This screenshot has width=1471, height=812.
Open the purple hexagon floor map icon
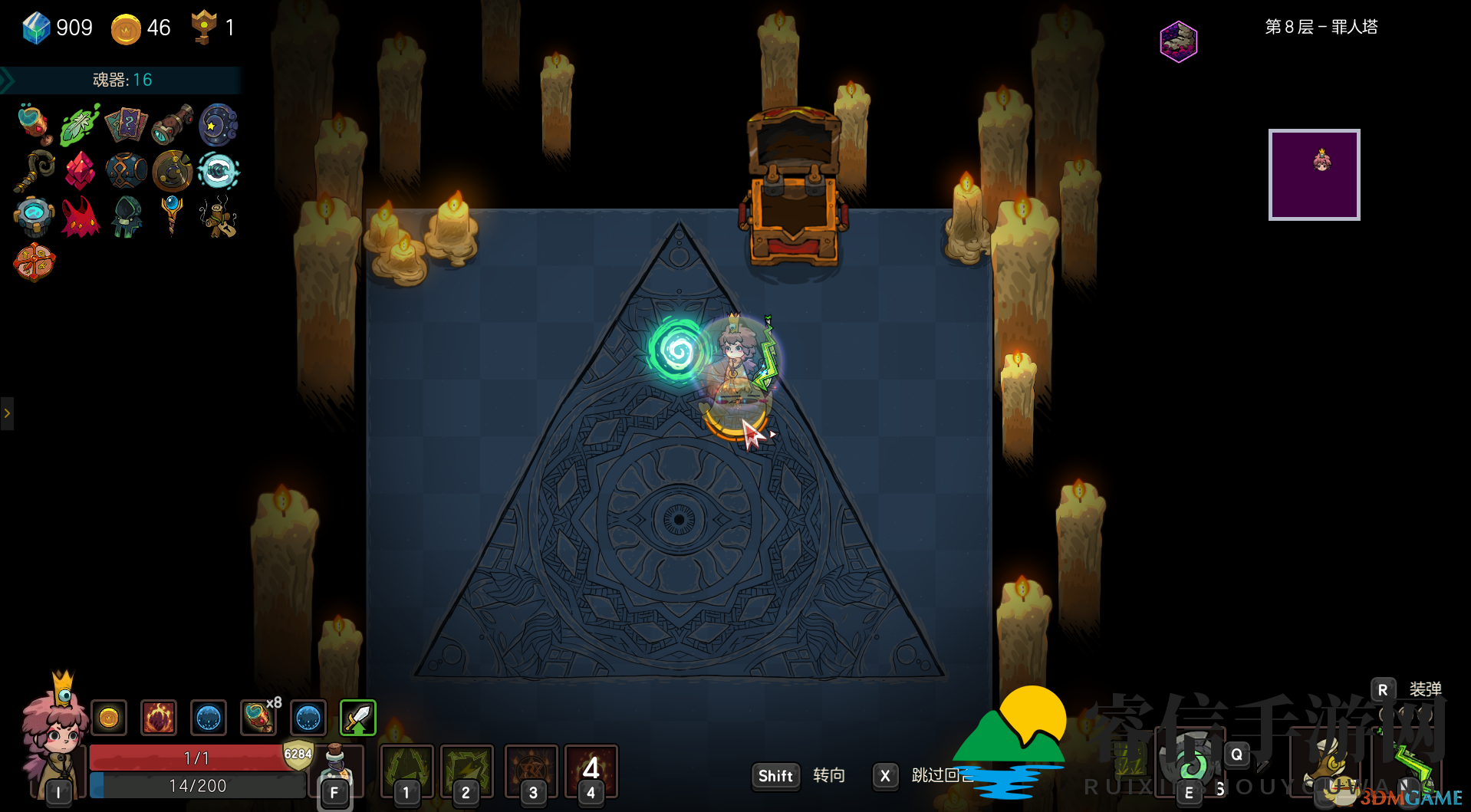point(1178,41)
